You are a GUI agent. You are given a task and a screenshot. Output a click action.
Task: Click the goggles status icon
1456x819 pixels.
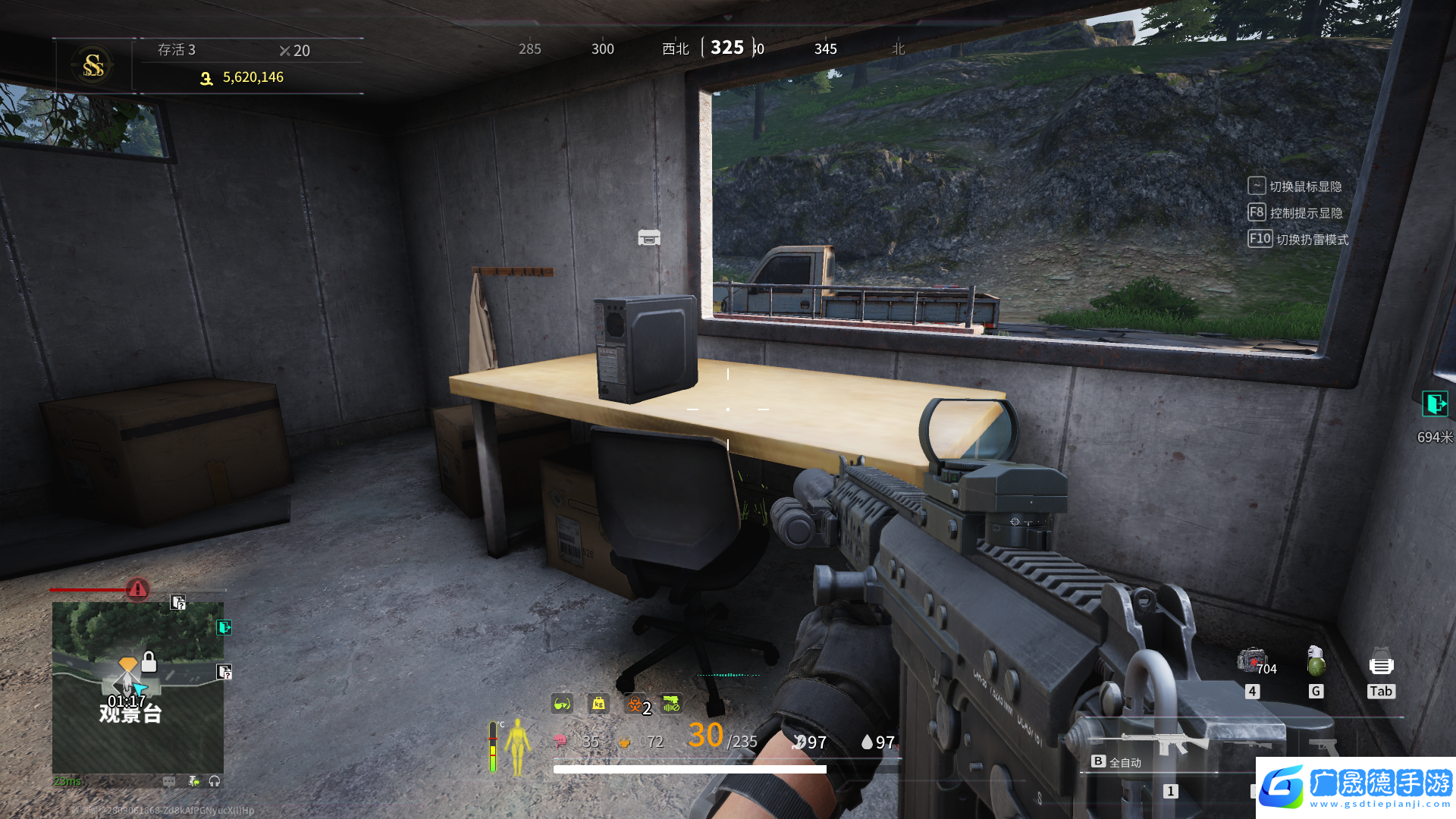click(562, 704)
